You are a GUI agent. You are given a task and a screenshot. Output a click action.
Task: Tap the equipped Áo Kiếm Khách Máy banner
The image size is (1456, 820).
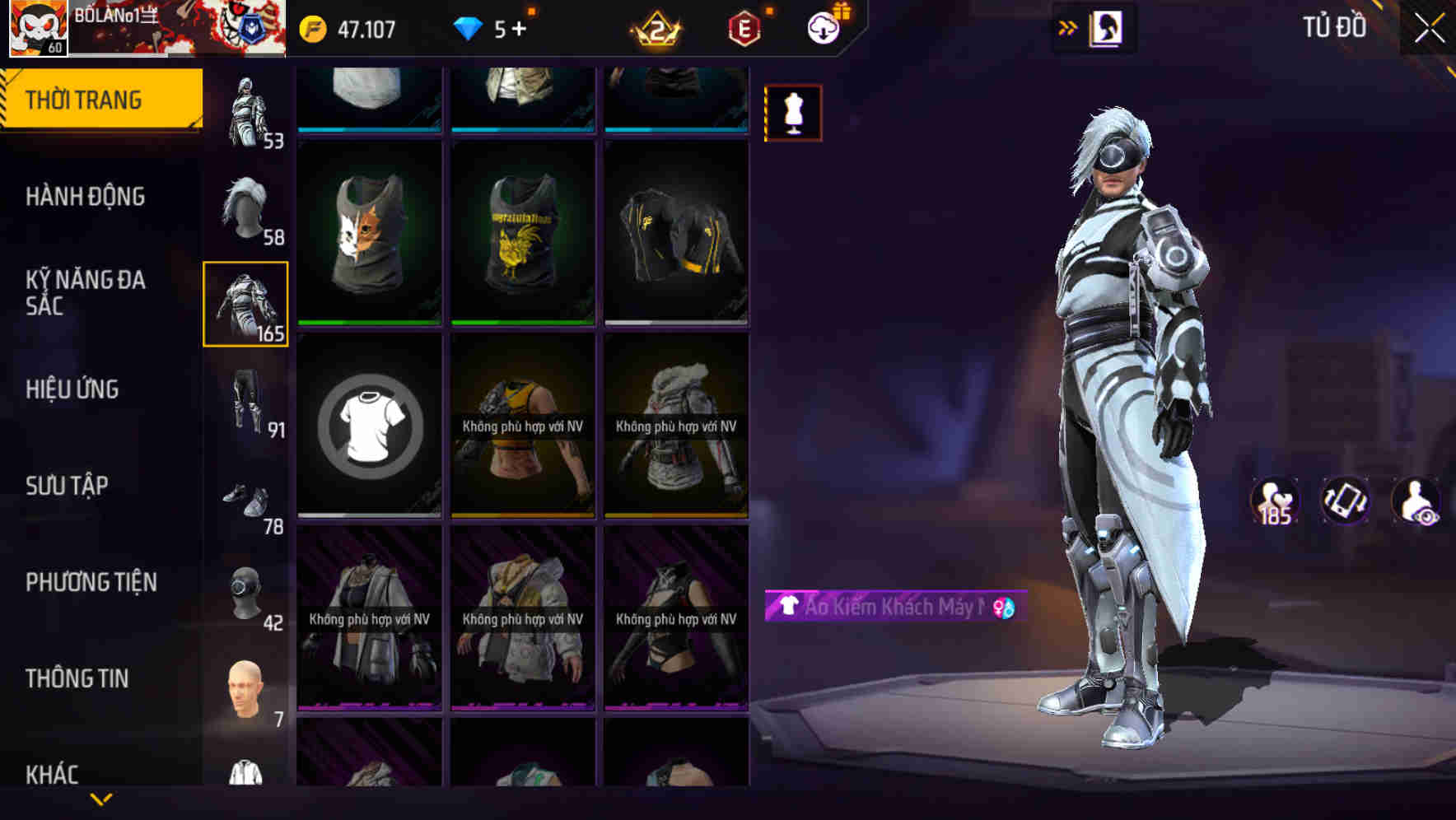pyautogui.click(x=894, y=608)
